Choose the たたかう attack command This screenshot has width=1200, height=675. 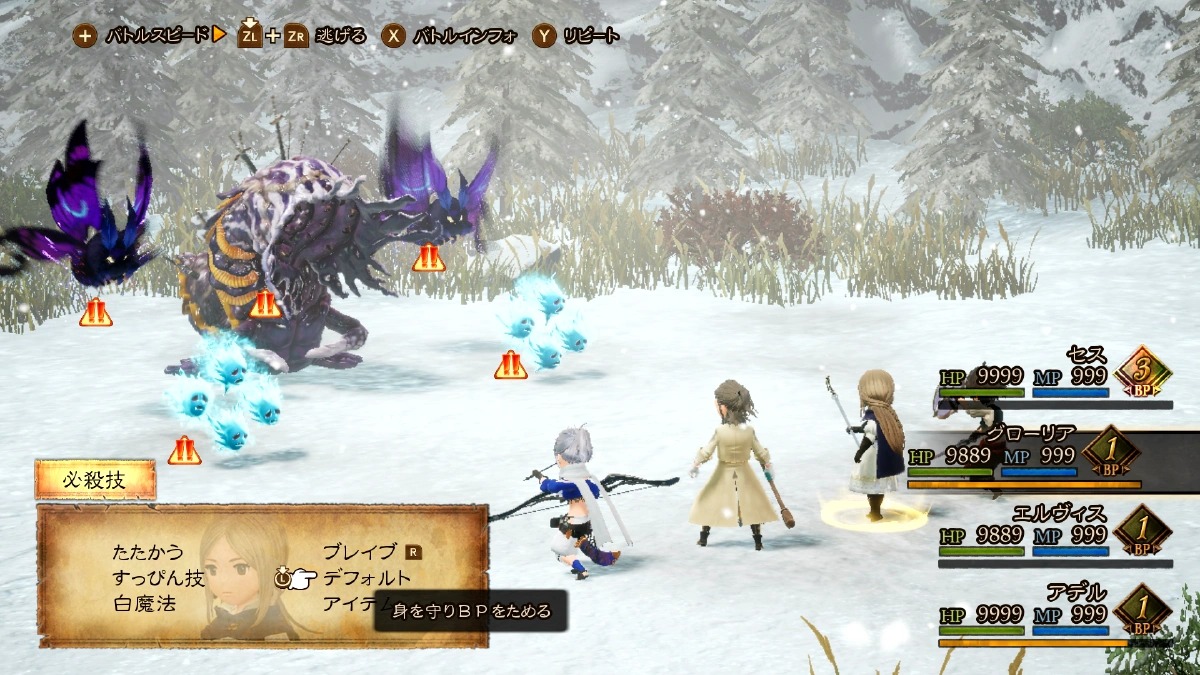[149, 552]
